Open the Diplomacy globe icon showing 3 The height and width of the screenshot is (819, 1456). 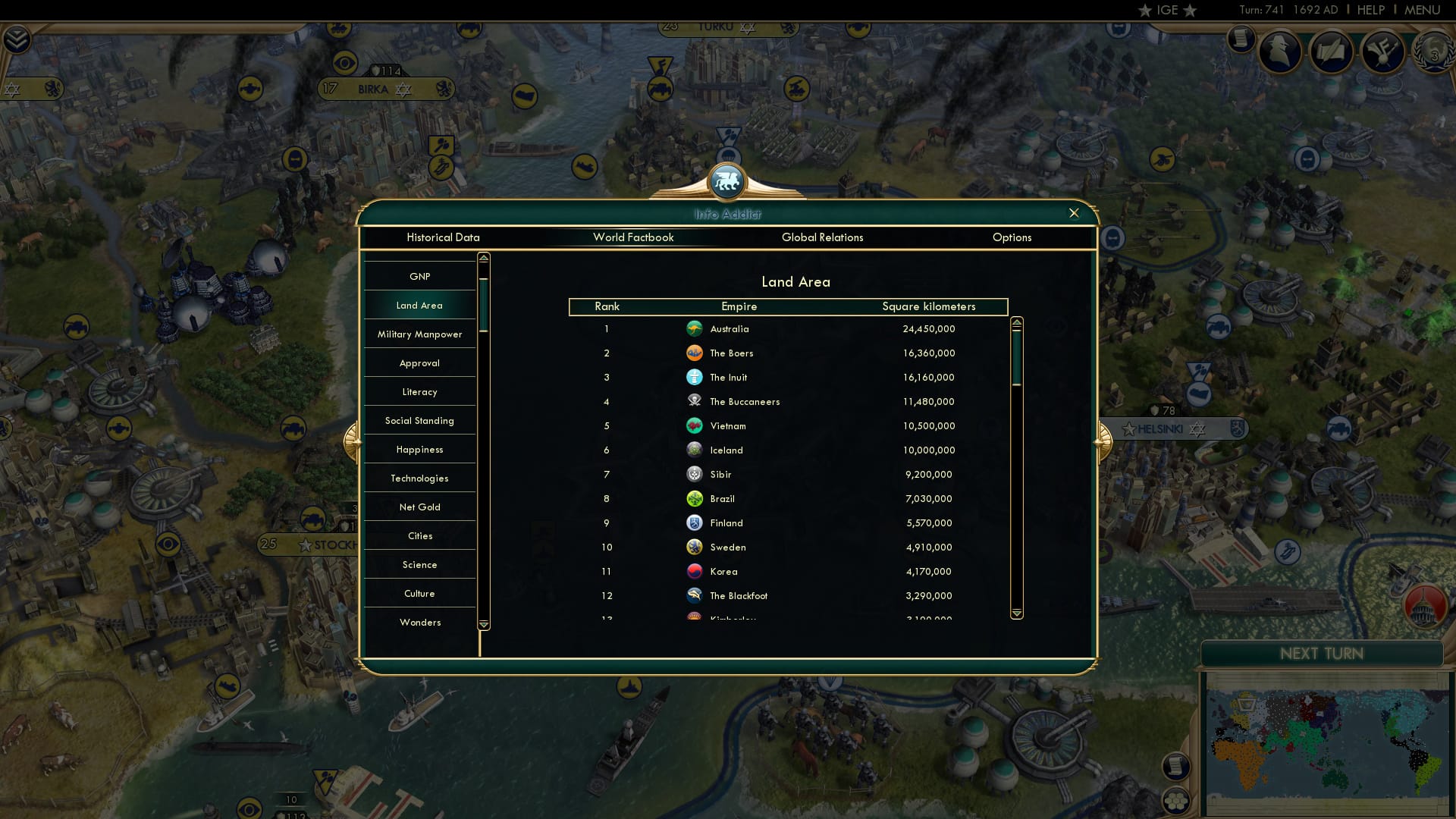tap(1433, 52)
